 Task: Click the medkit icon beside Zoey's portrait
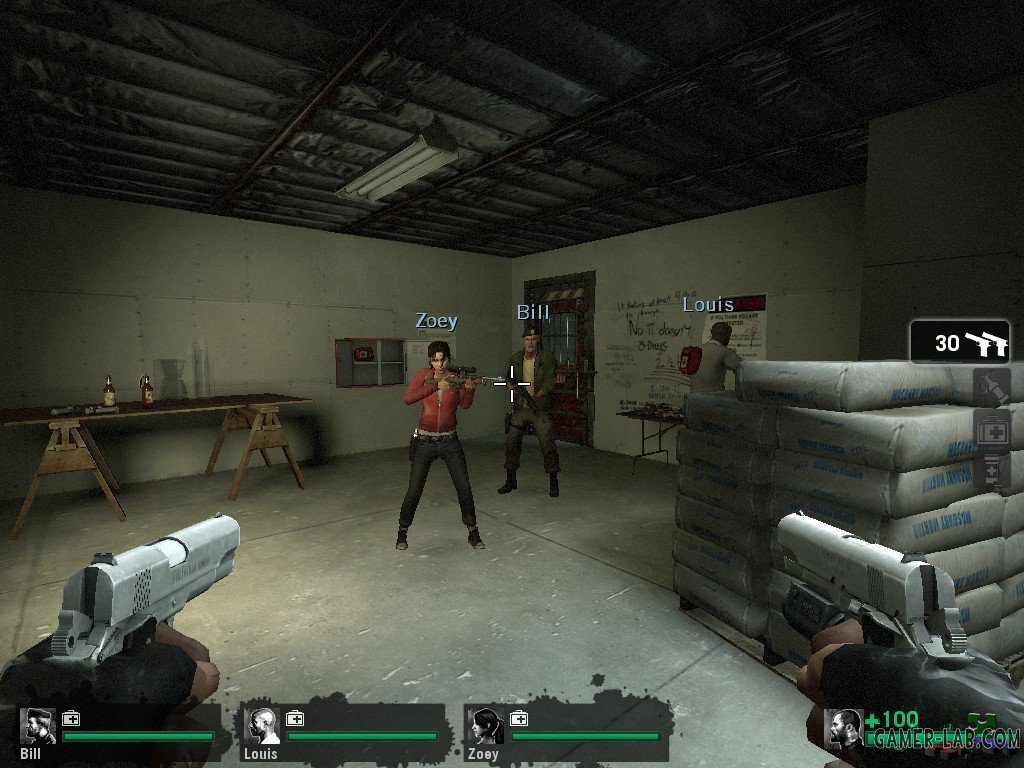point(519,718)
